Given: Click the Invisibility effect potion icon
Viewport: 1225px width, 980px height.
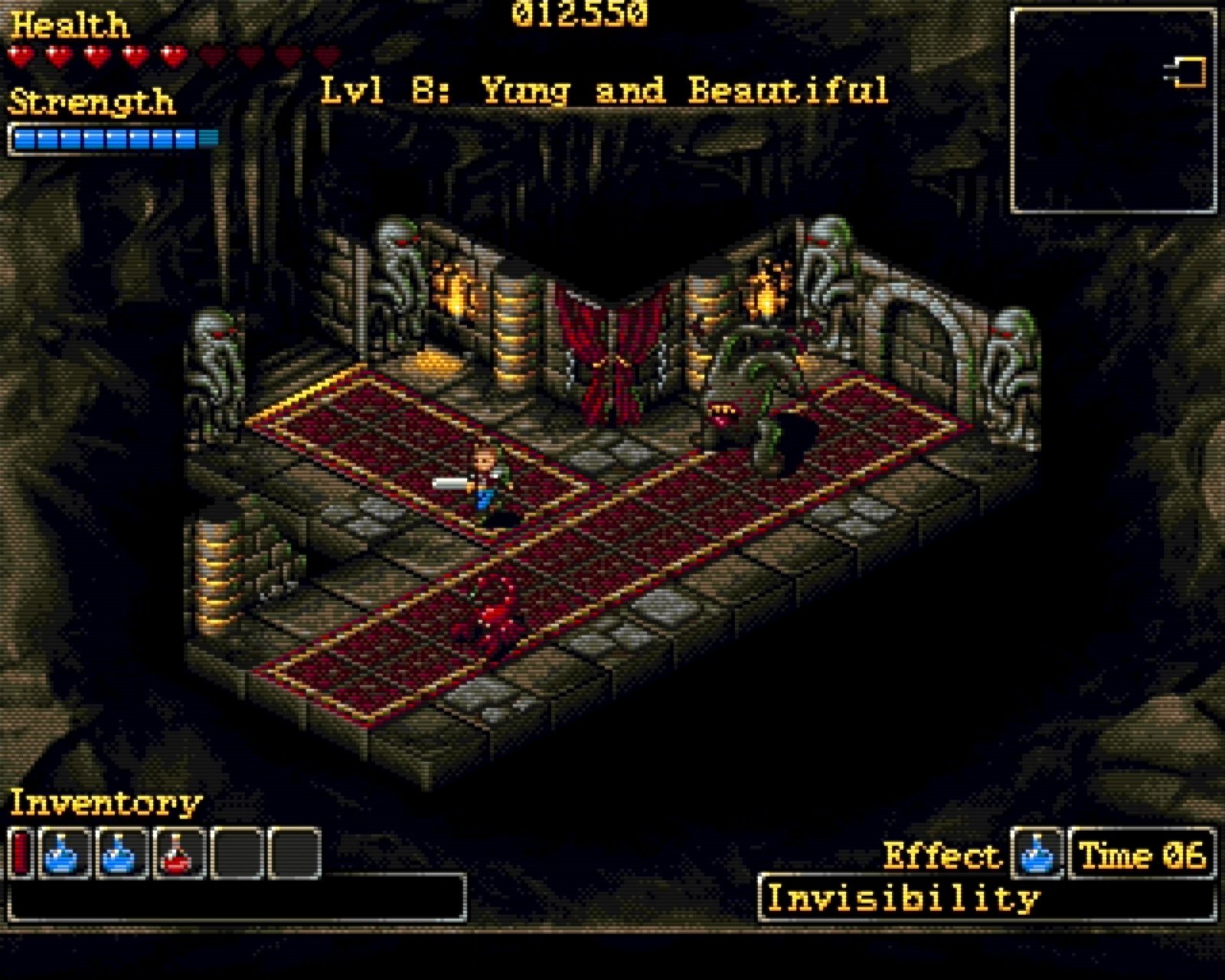Looking at the screenshot, I should pos(1037,853).
